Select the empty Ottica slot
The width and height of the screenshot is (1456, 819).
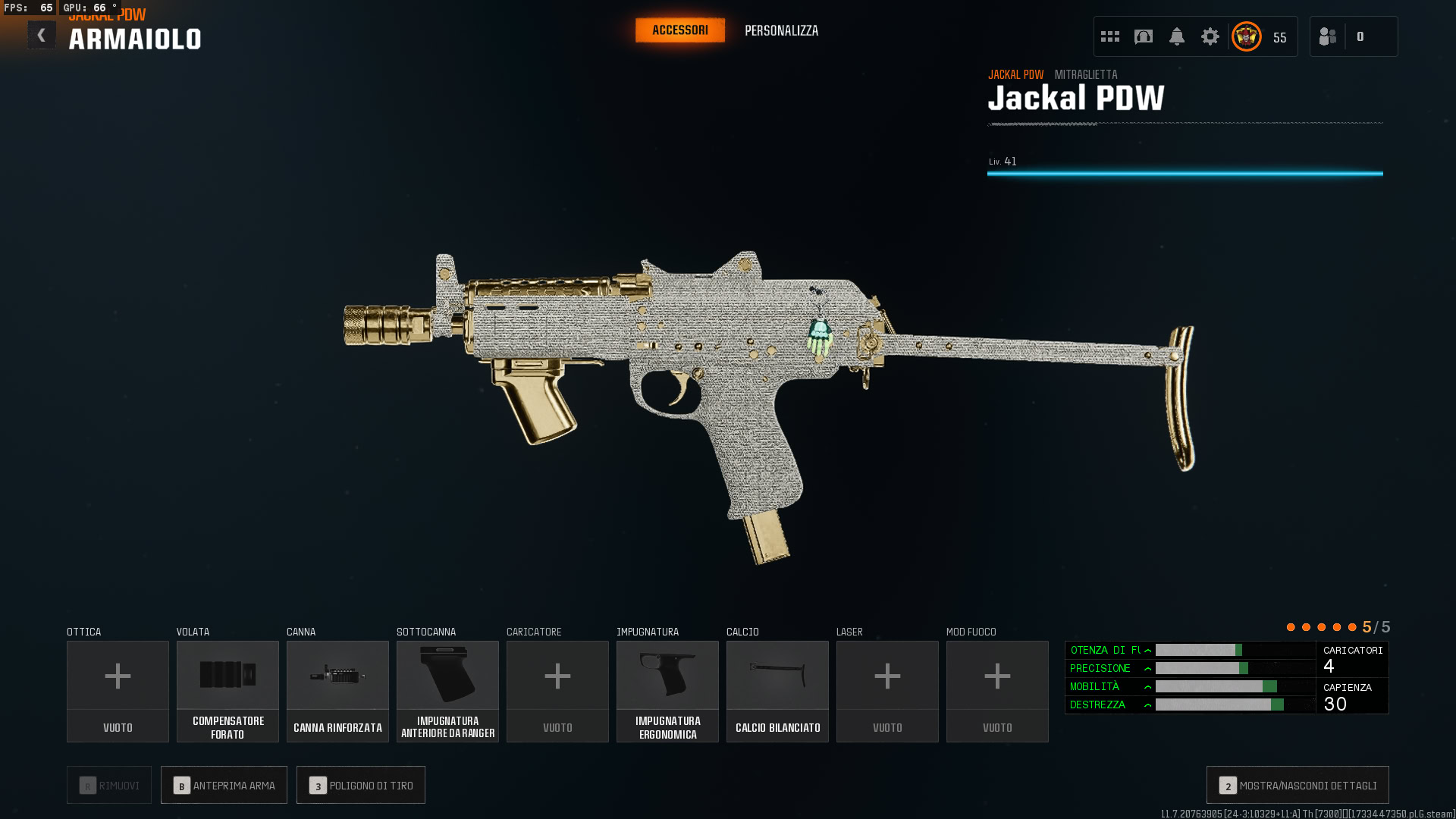(118, 691)
